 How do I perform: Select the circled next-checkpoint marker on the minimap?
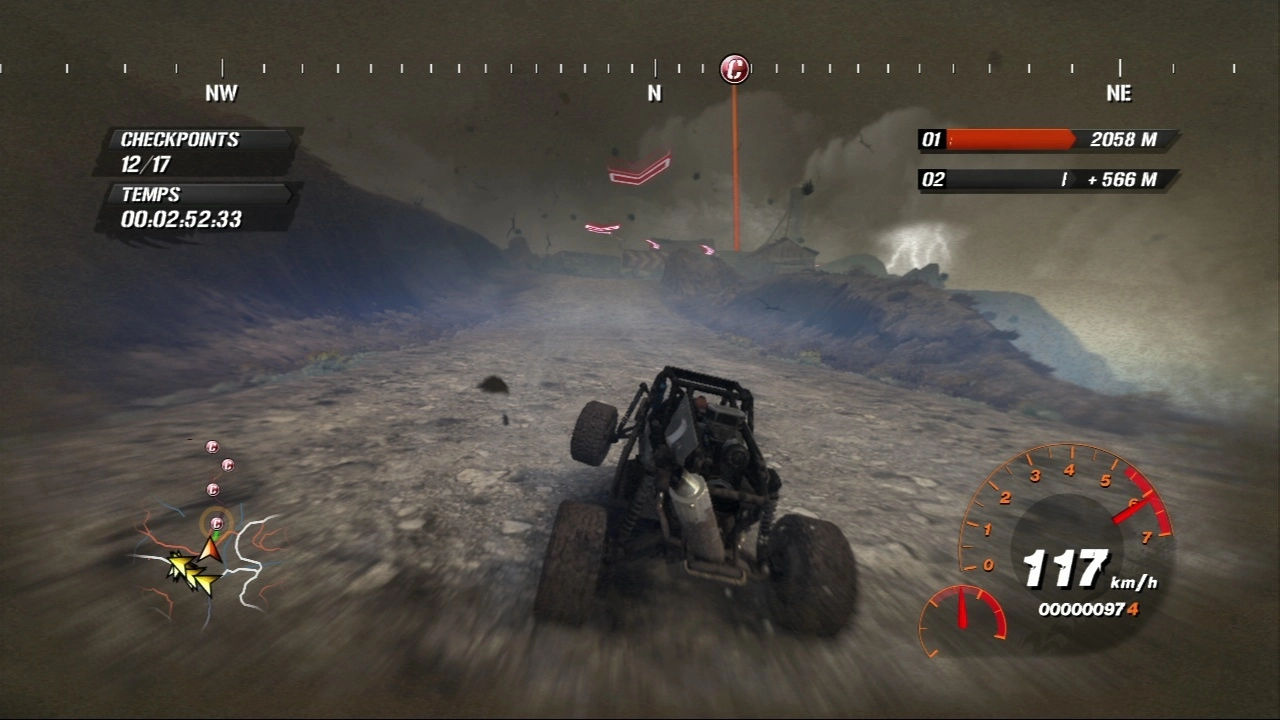(x=216, y=522)
